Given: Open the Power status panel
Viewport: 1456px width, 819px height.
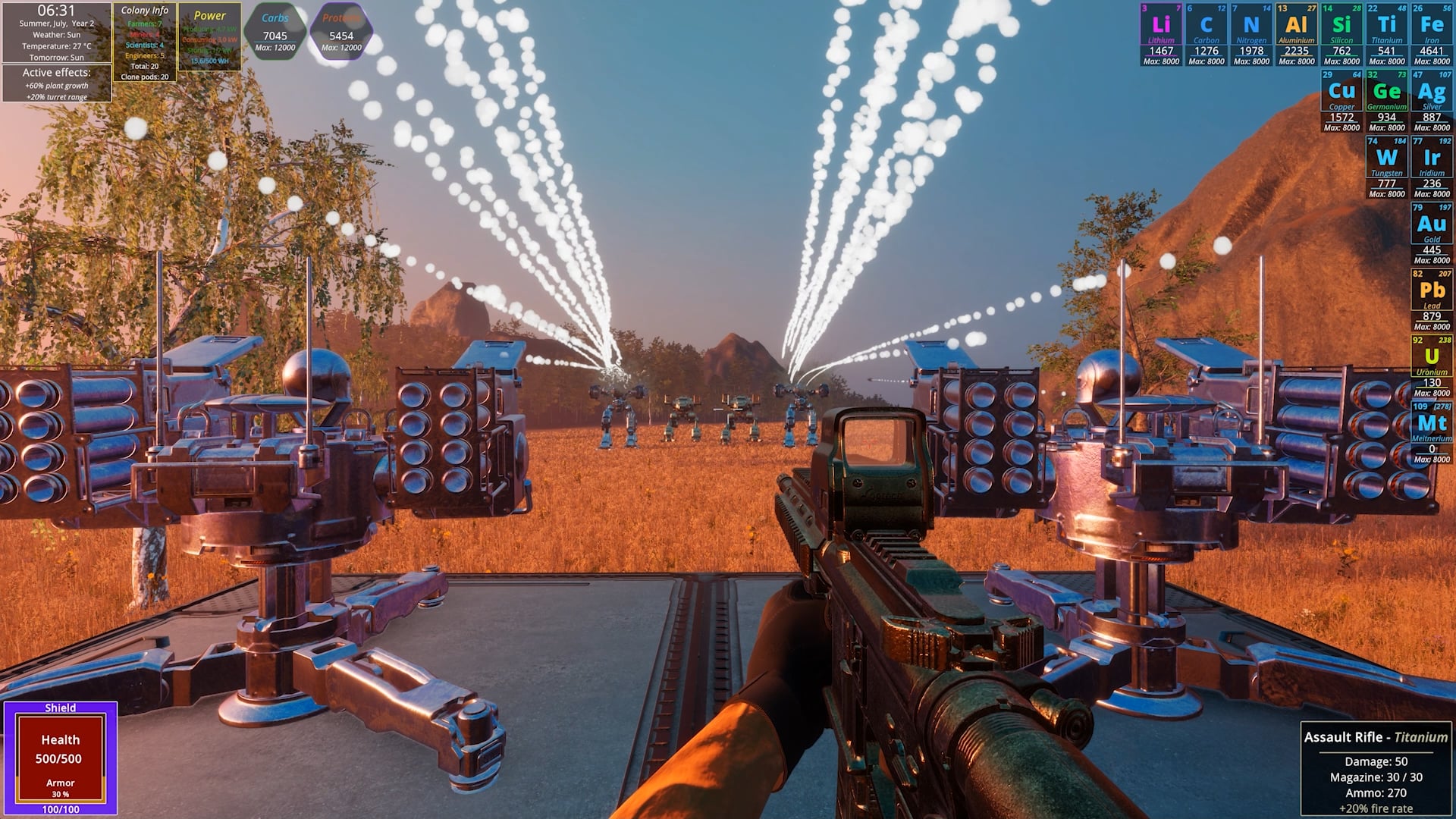Looking at the screenshot, I should [209, 36].
